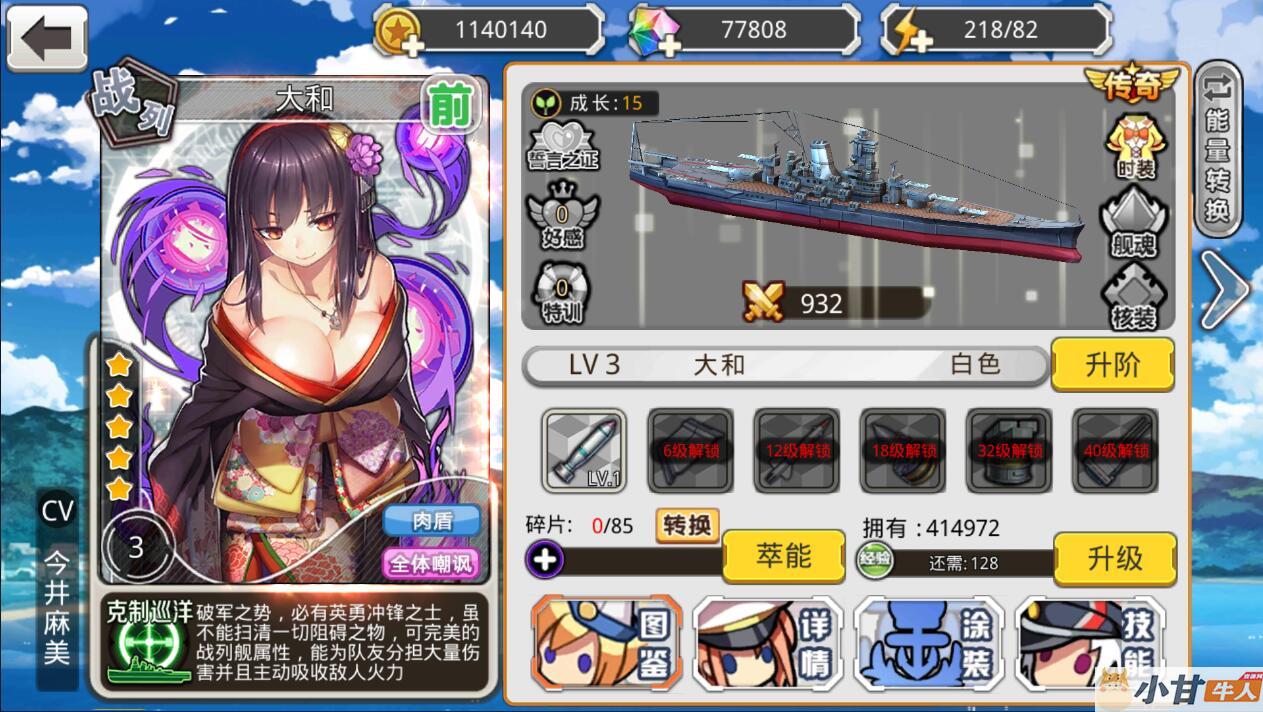
Task: Open the 舰魂 ship soul menu
Action: click(1134, 220)
